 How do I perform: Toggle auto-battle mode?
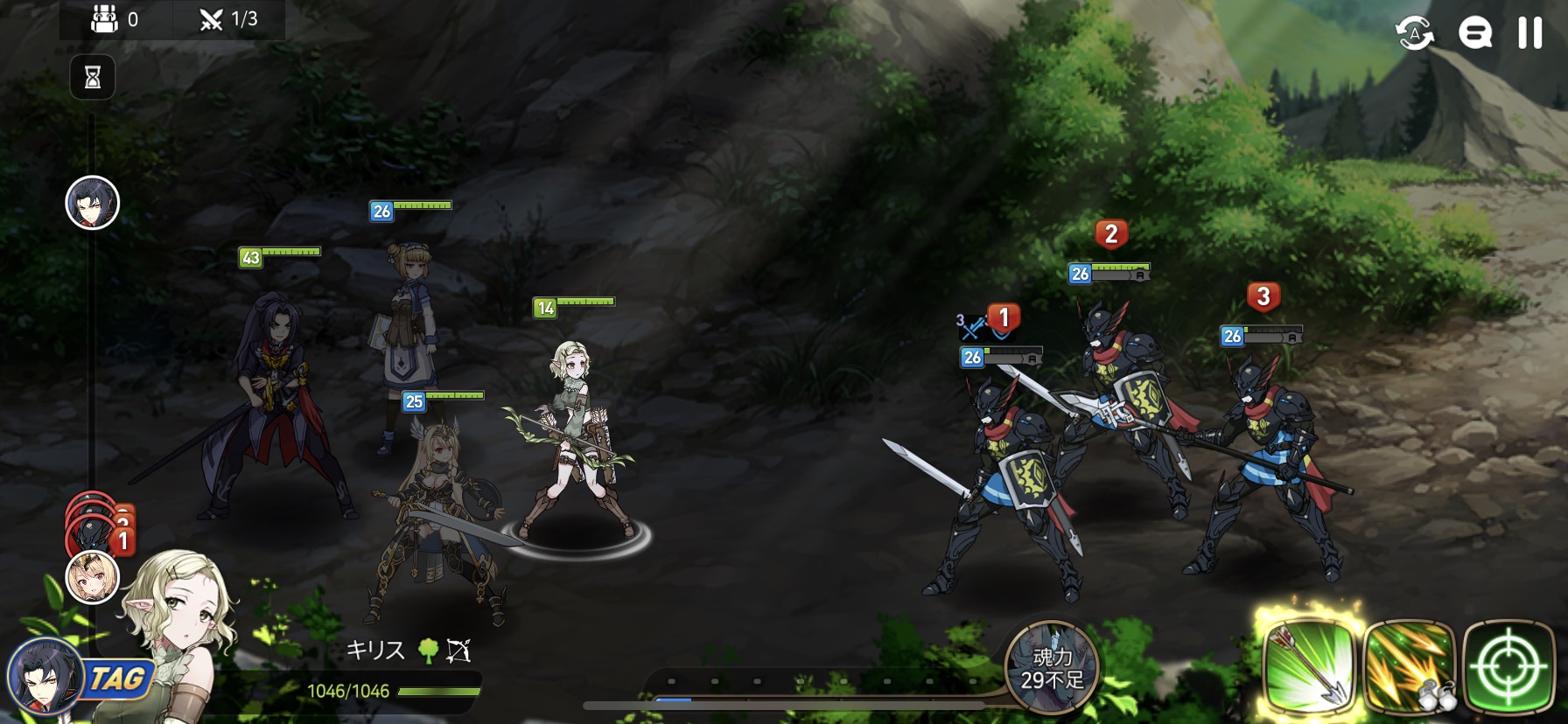point(1415,33)
